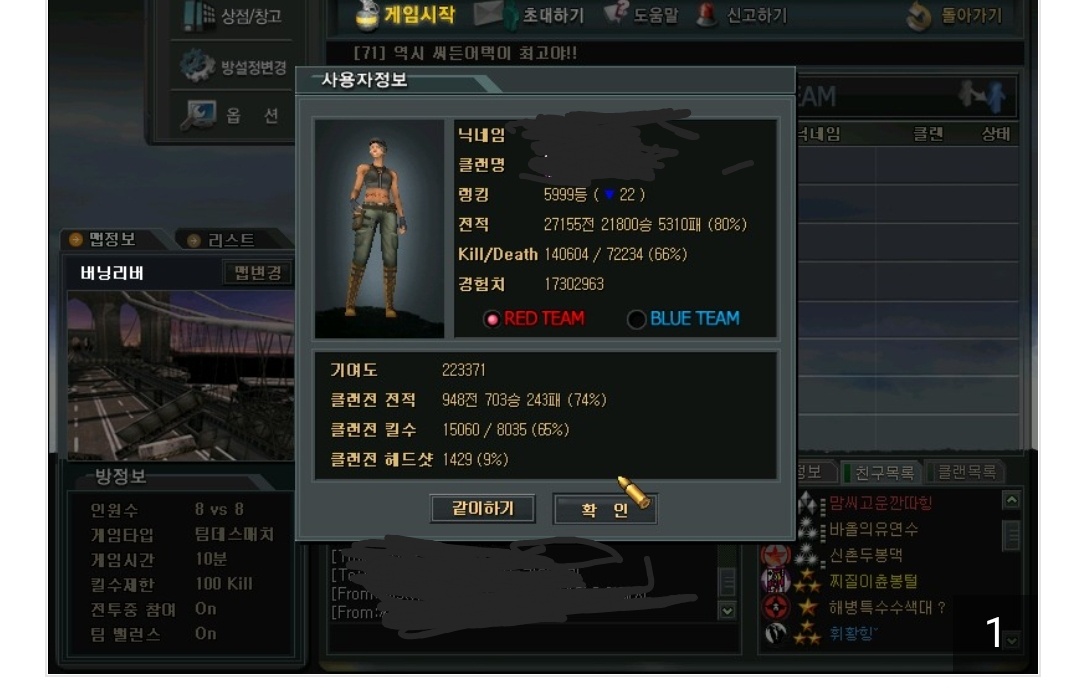
Task: Click the 신고하기 report button
Action: click(743, 15)
